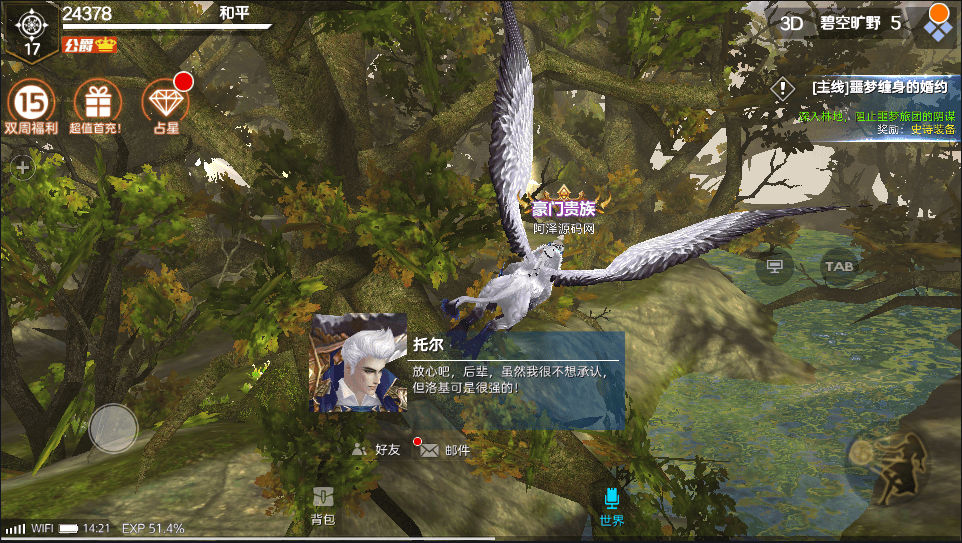Open the 背包 backpack
This screenshot has height=543, width=962.
tap(322, 504)
